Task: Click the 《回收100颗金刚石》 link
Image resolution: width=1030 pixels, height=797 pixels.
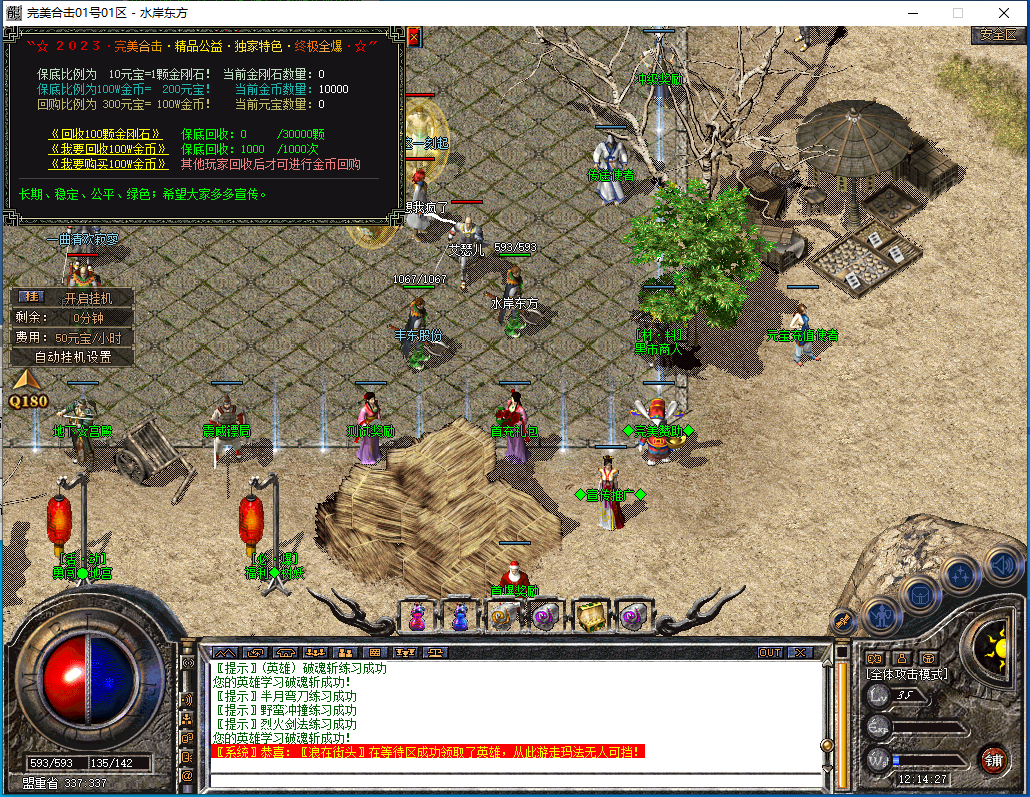Action: 105,134
